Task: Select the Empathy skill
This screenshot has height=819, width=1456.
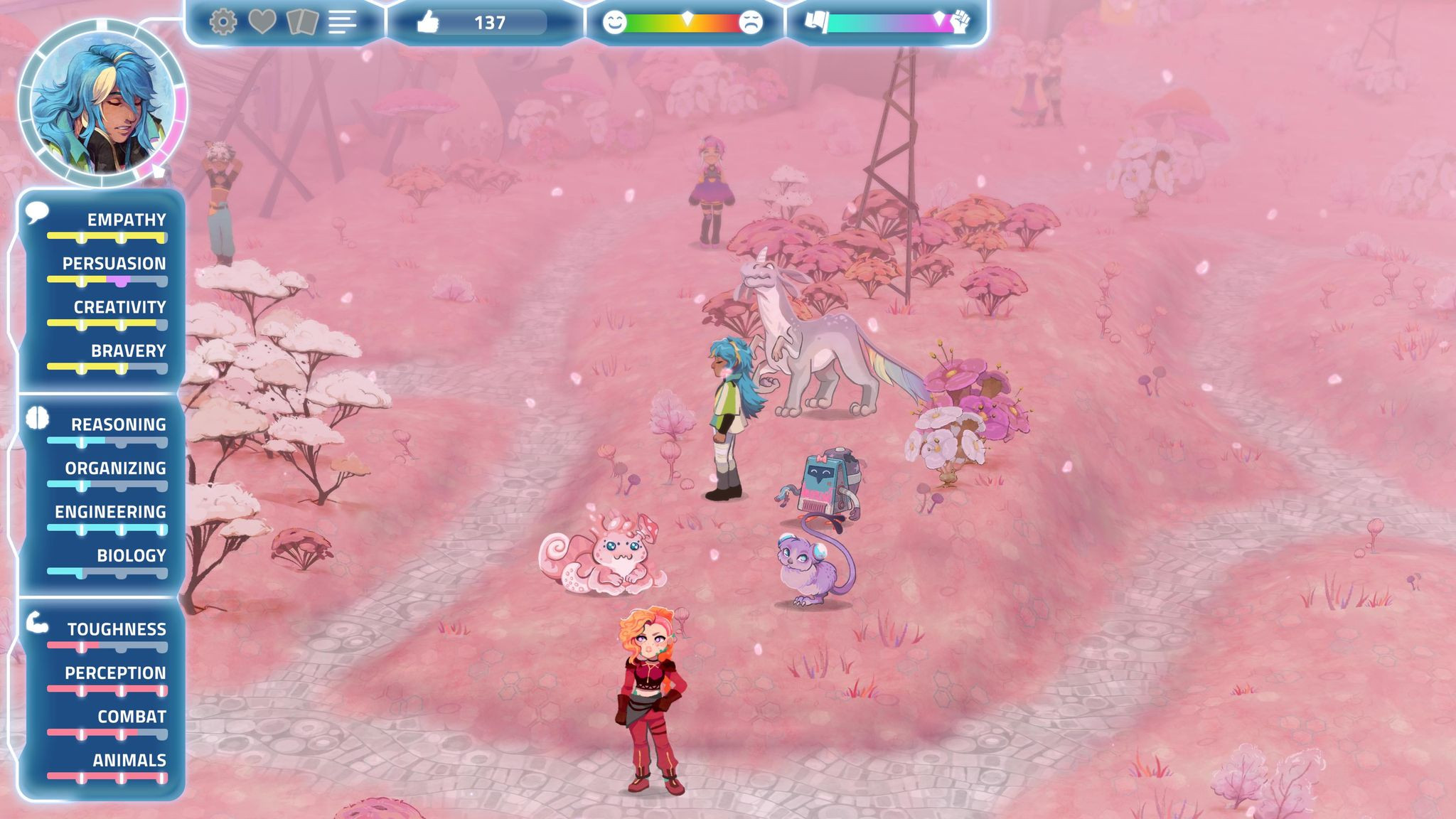Action: click(x=126, y=220)
